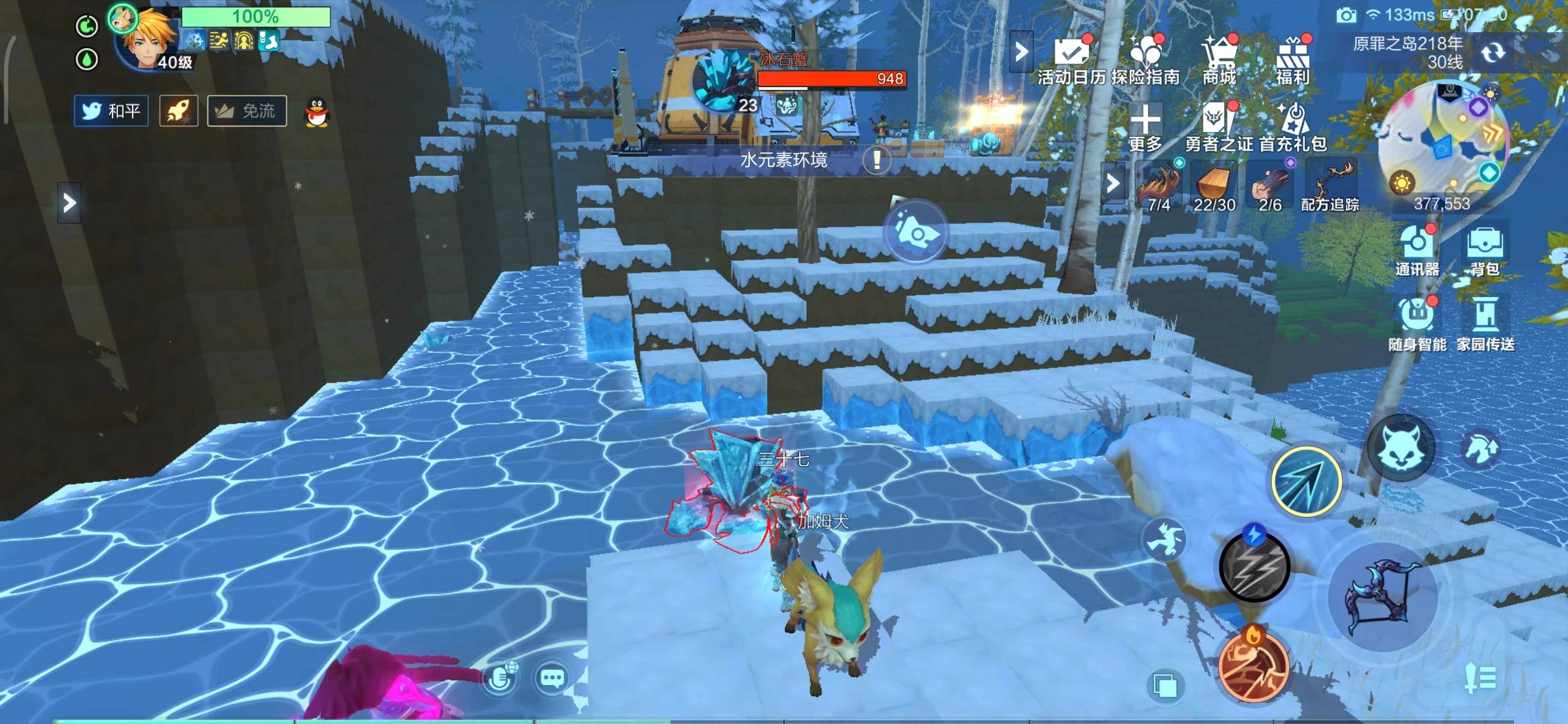Viewport: 1568px width, 724px height.
Task: Click the 更多 plus button
Action: click(x=1145, y=127)
